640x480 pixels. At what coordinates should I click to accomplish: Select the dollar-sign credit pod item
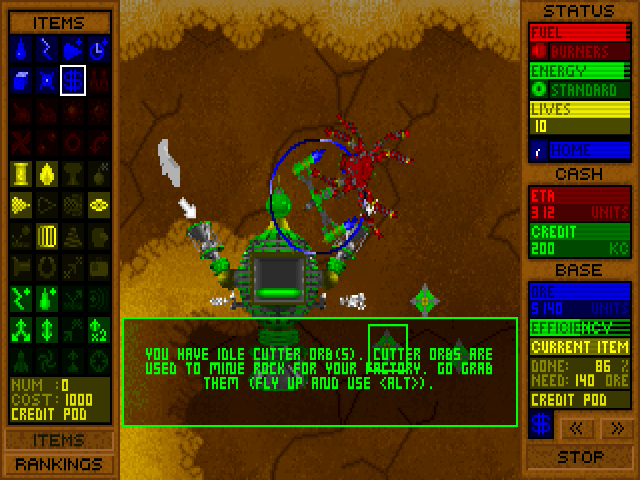pyautogui.click(x=72, y=79)
